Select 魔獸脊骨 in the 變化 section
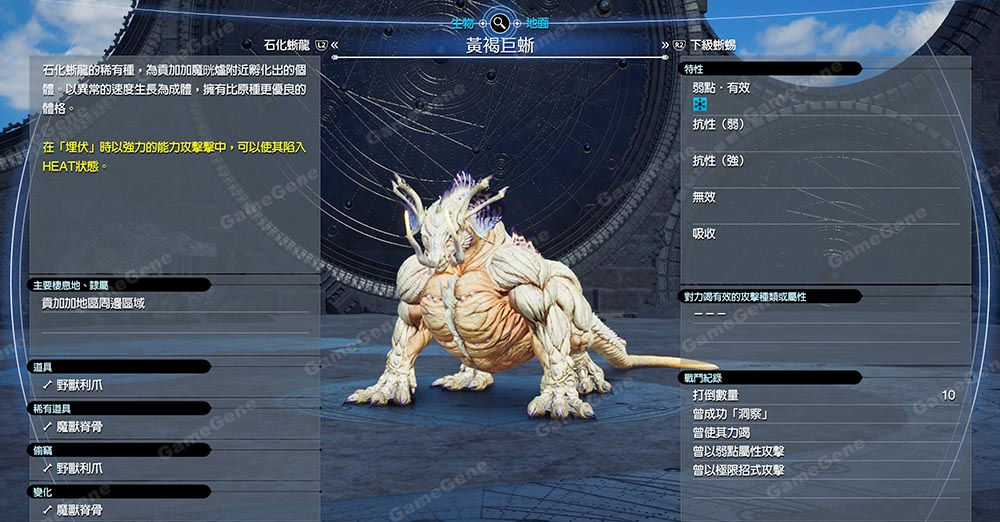Screen dimensions: 1000x522 79,510
